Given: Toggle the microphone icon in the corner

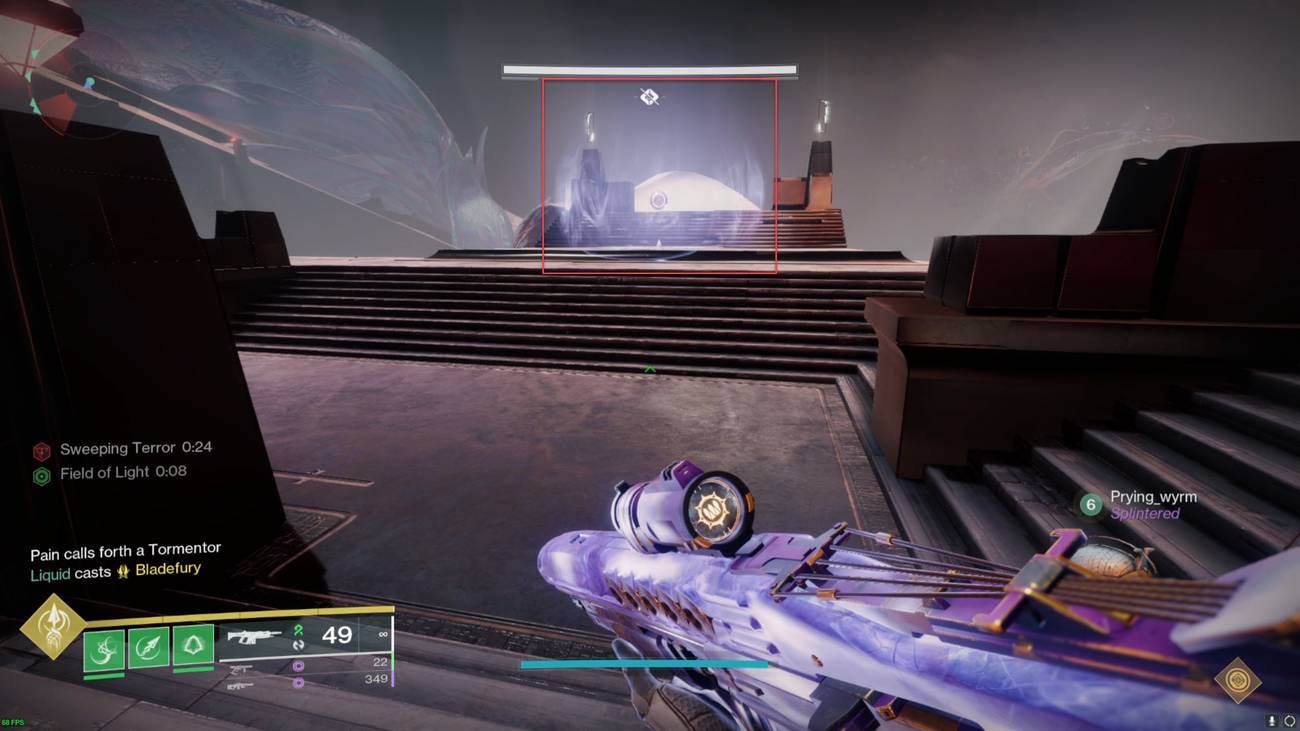Looking at the screenshot, I should [x=1272, y=720].
